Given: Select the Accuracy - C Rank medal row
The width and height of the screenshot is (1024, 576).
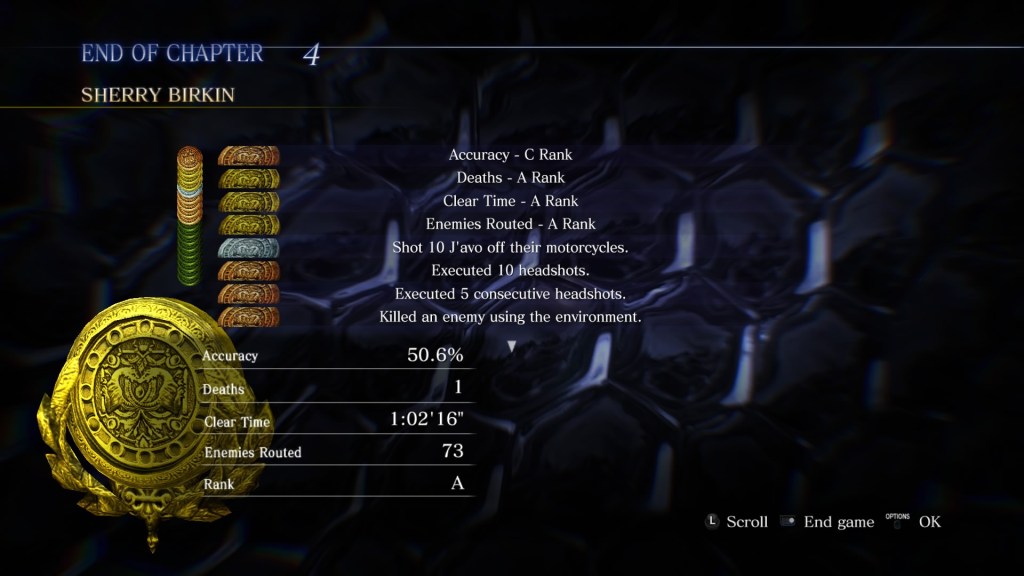Looking at the screenshot, I should (510, 155).
